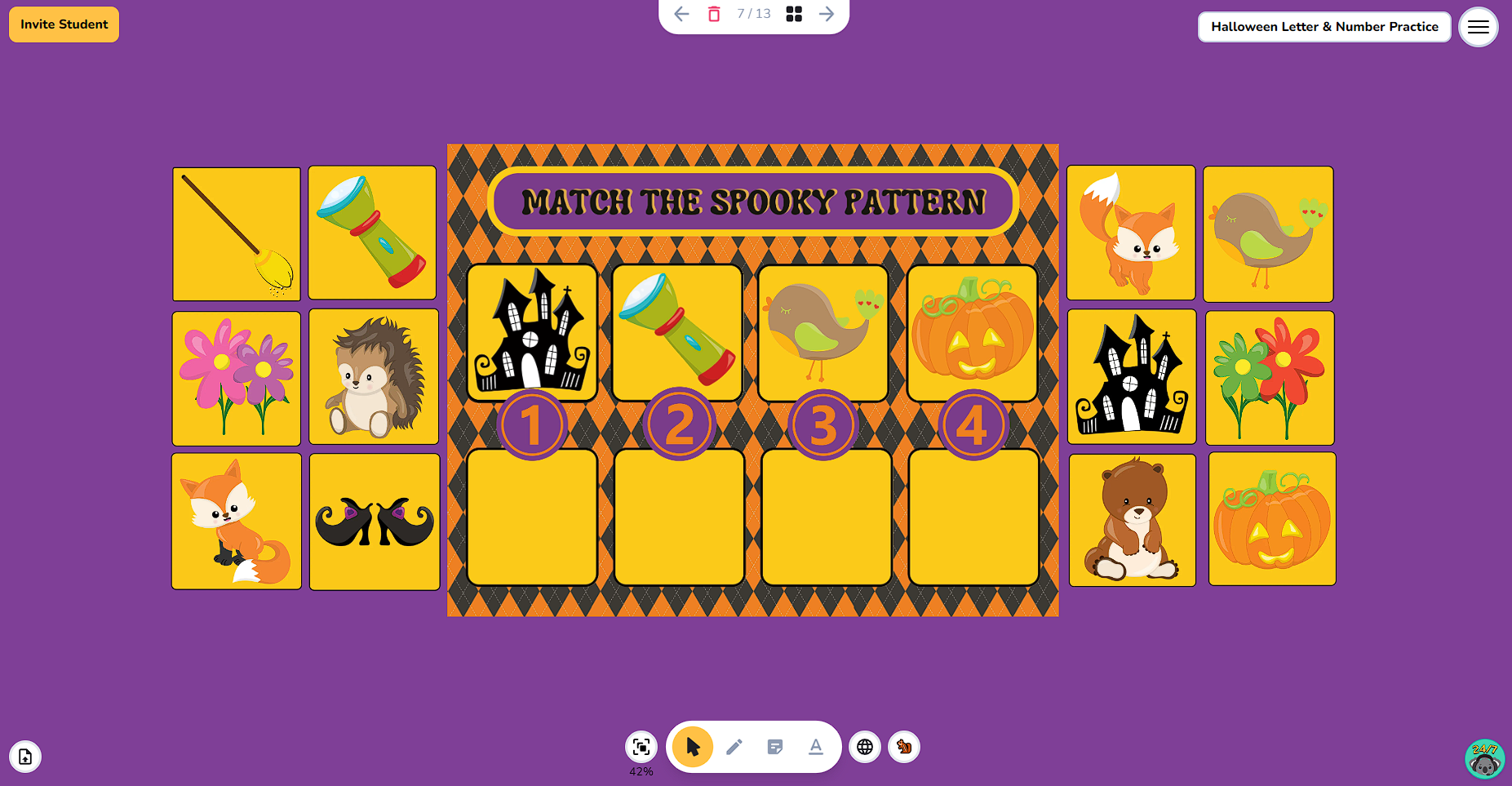The image size is (1512, 786).
Task: Click the Invite Student button
Action: pos(63,24)
